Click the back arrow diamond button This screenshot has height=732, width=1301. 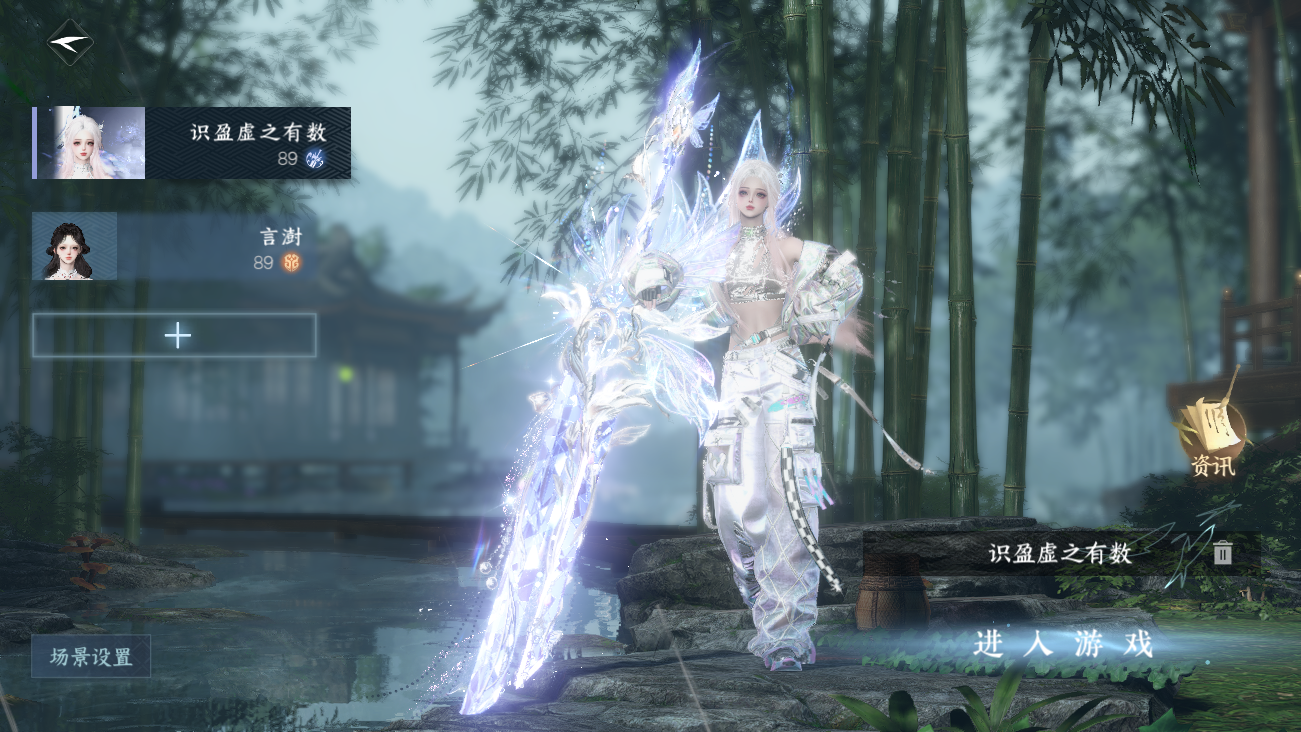click(x=70, y=43)
